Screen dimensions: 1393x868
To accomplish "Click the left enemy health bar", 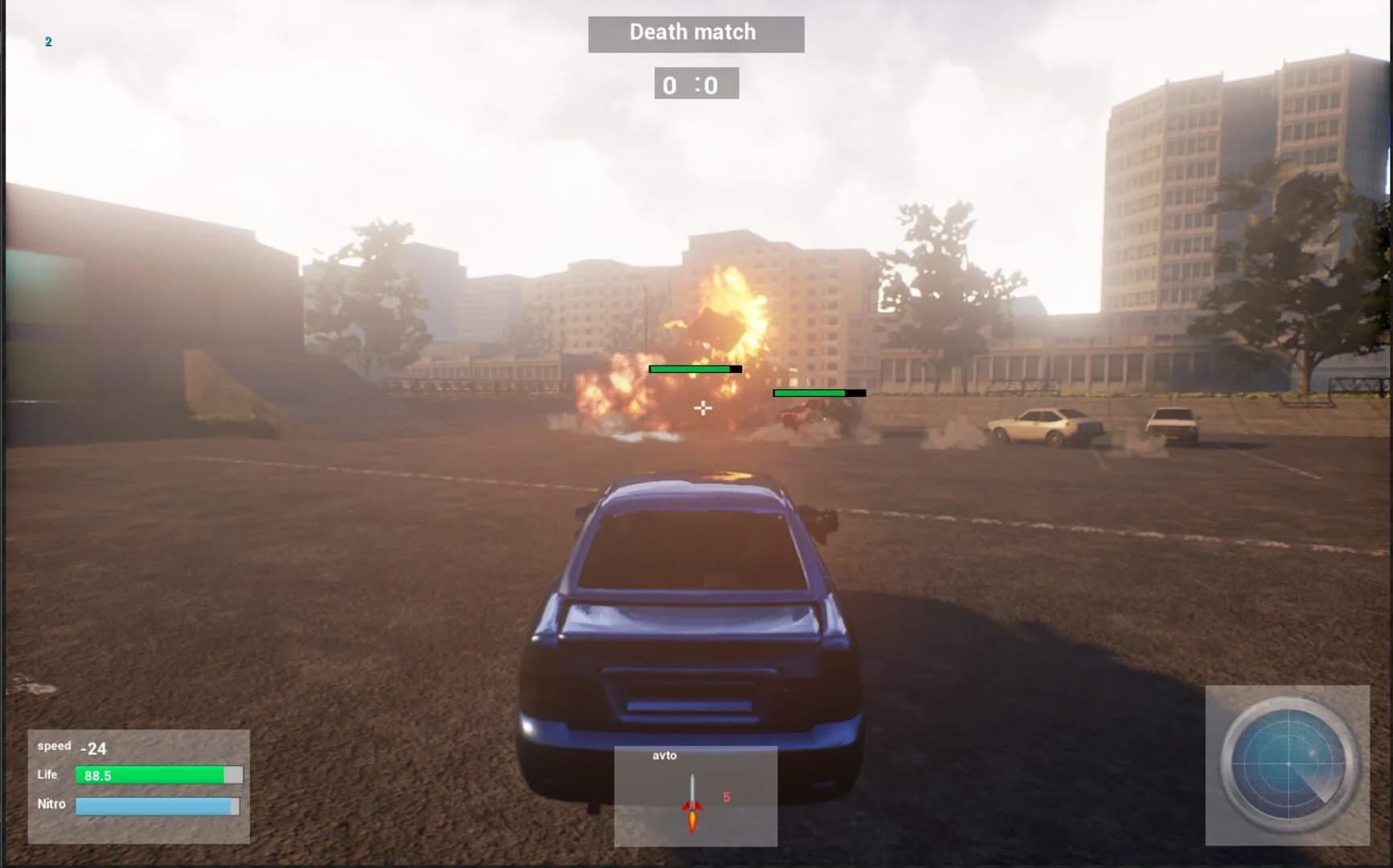I will point(694,368).
